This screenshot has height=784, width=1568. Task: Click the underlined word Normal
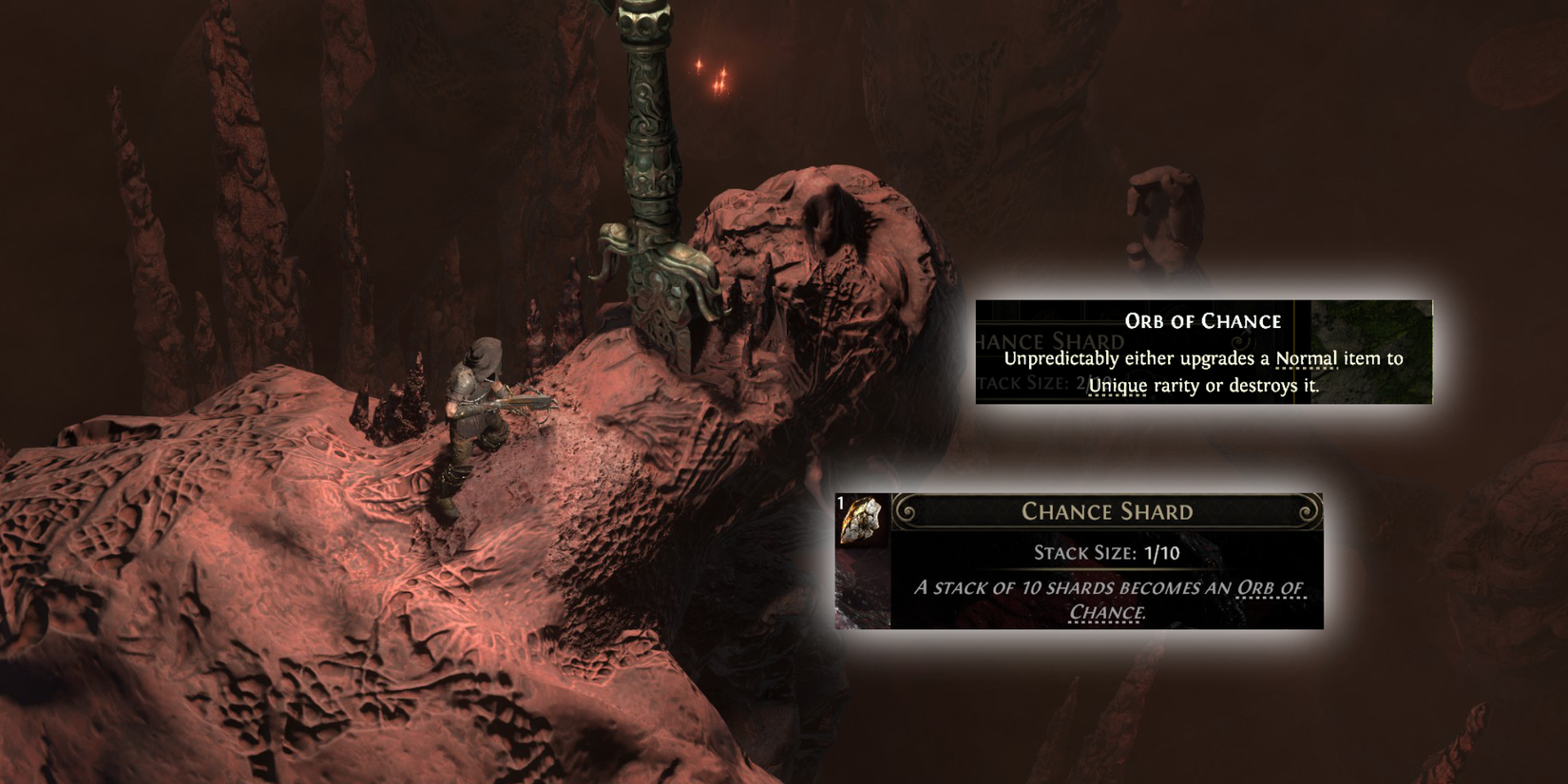(1307, 359)
